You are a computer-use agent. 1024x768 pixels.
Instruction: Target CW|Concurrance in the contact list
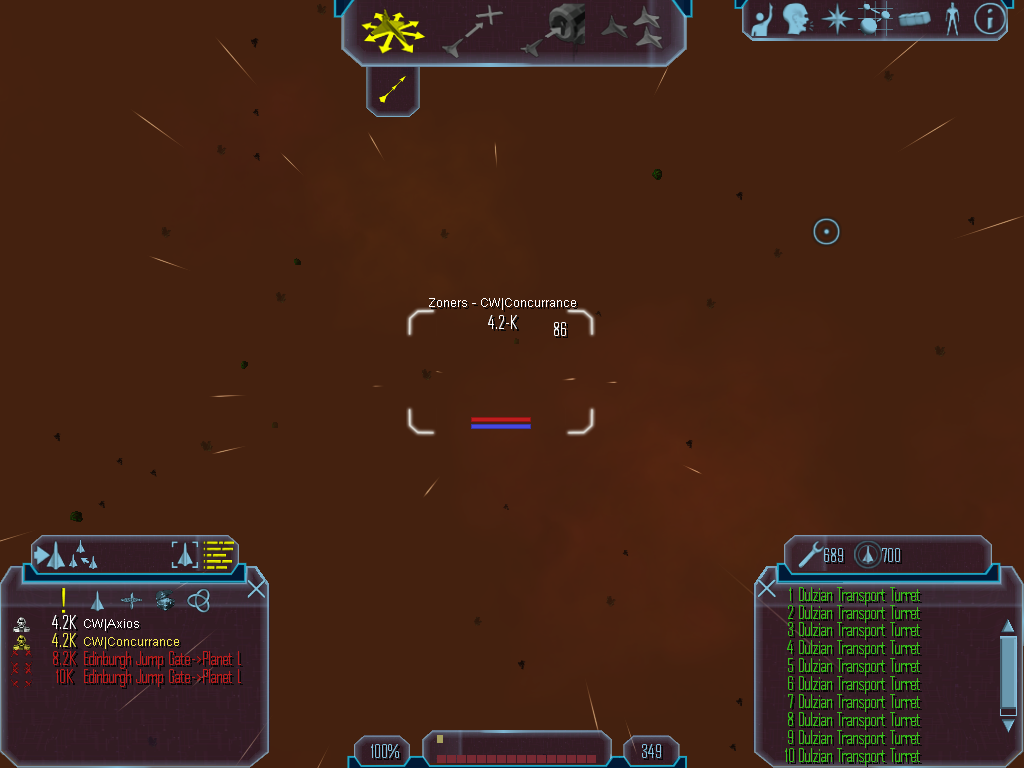point(131,642)
